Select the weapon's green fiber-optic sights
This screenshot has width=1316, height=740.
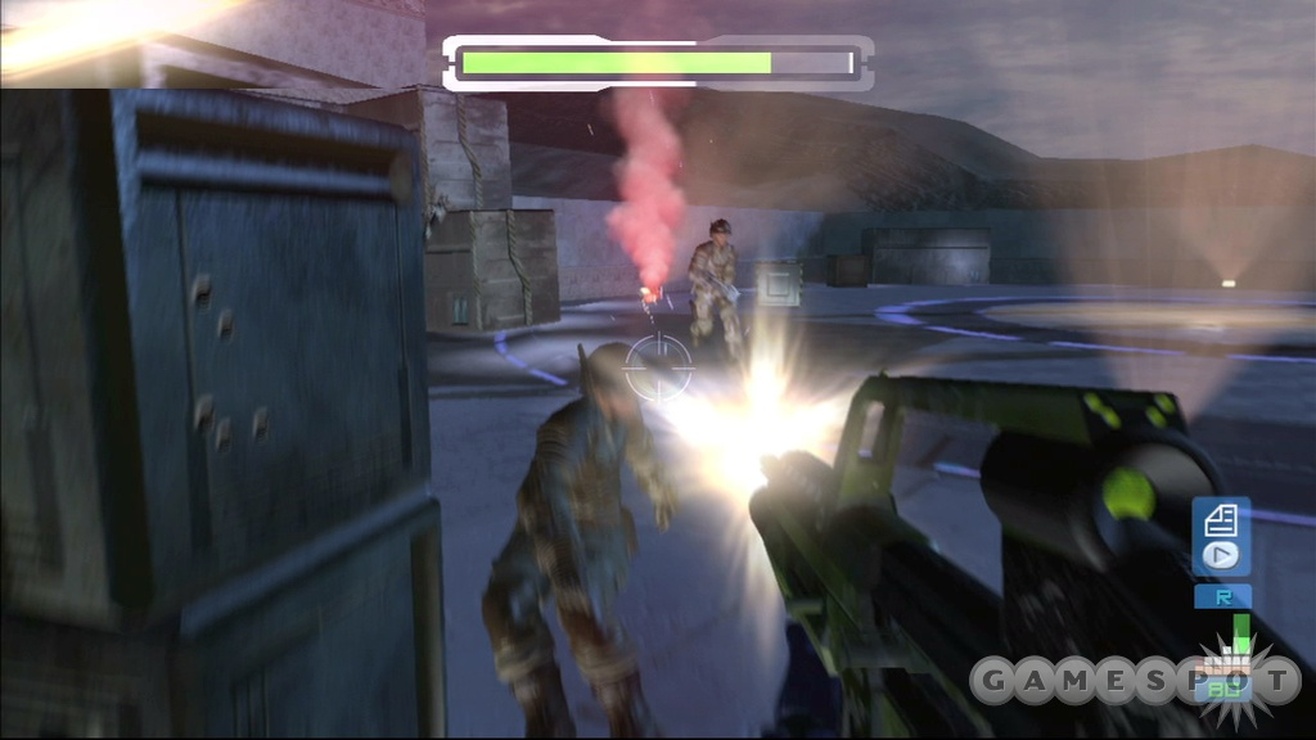click(x=1100, y=410)
